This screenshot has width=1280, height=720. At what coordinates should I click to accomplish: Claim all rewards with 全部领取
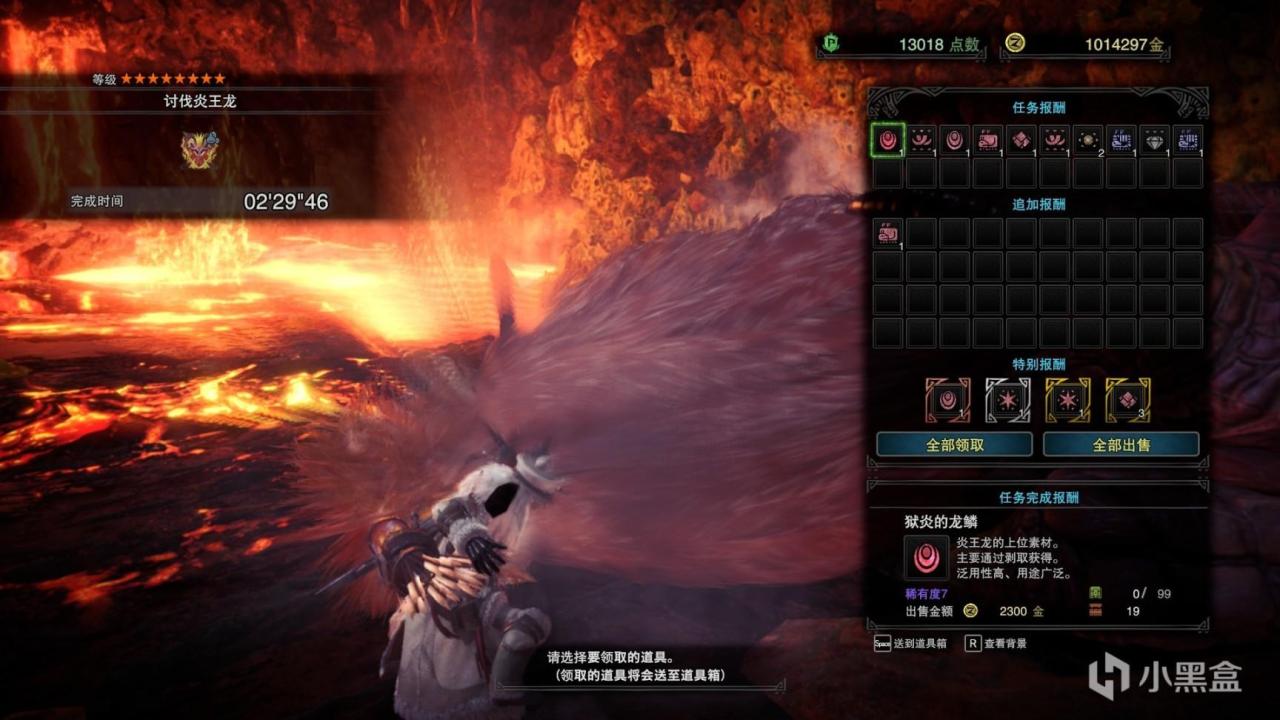click(x=954, y=444)
